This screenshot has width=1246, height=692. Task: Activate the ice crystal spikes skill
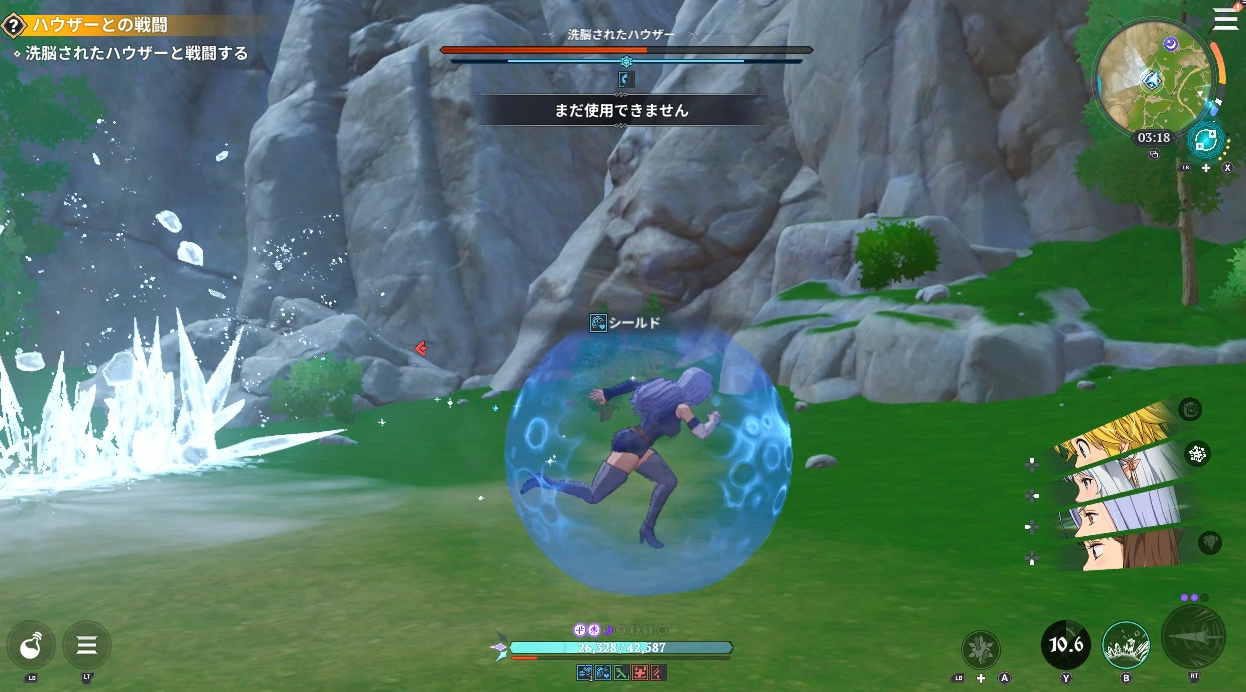click(x=1125, y=645)
